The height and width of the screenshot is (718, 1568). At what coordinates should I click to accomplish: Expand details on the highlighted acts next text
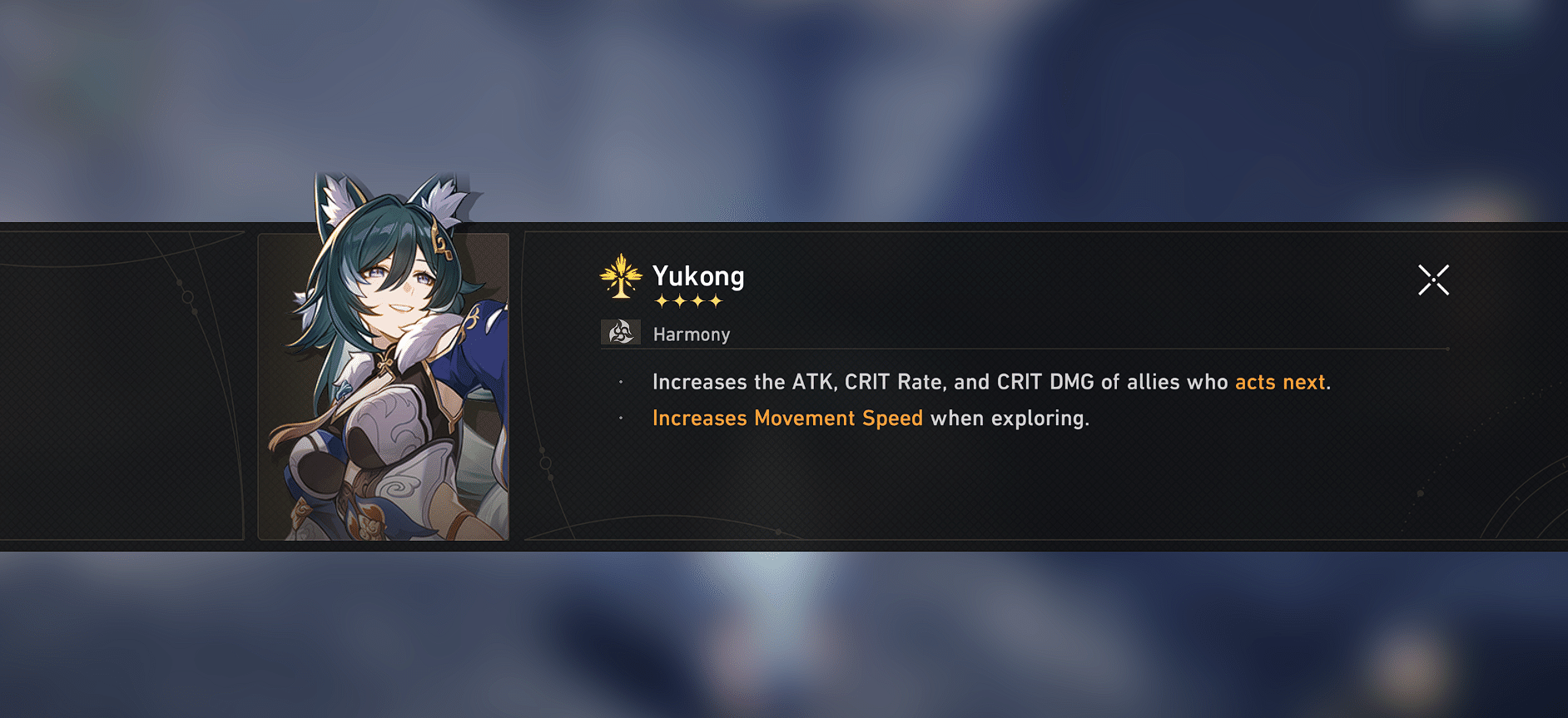(x=1279, y=382)
